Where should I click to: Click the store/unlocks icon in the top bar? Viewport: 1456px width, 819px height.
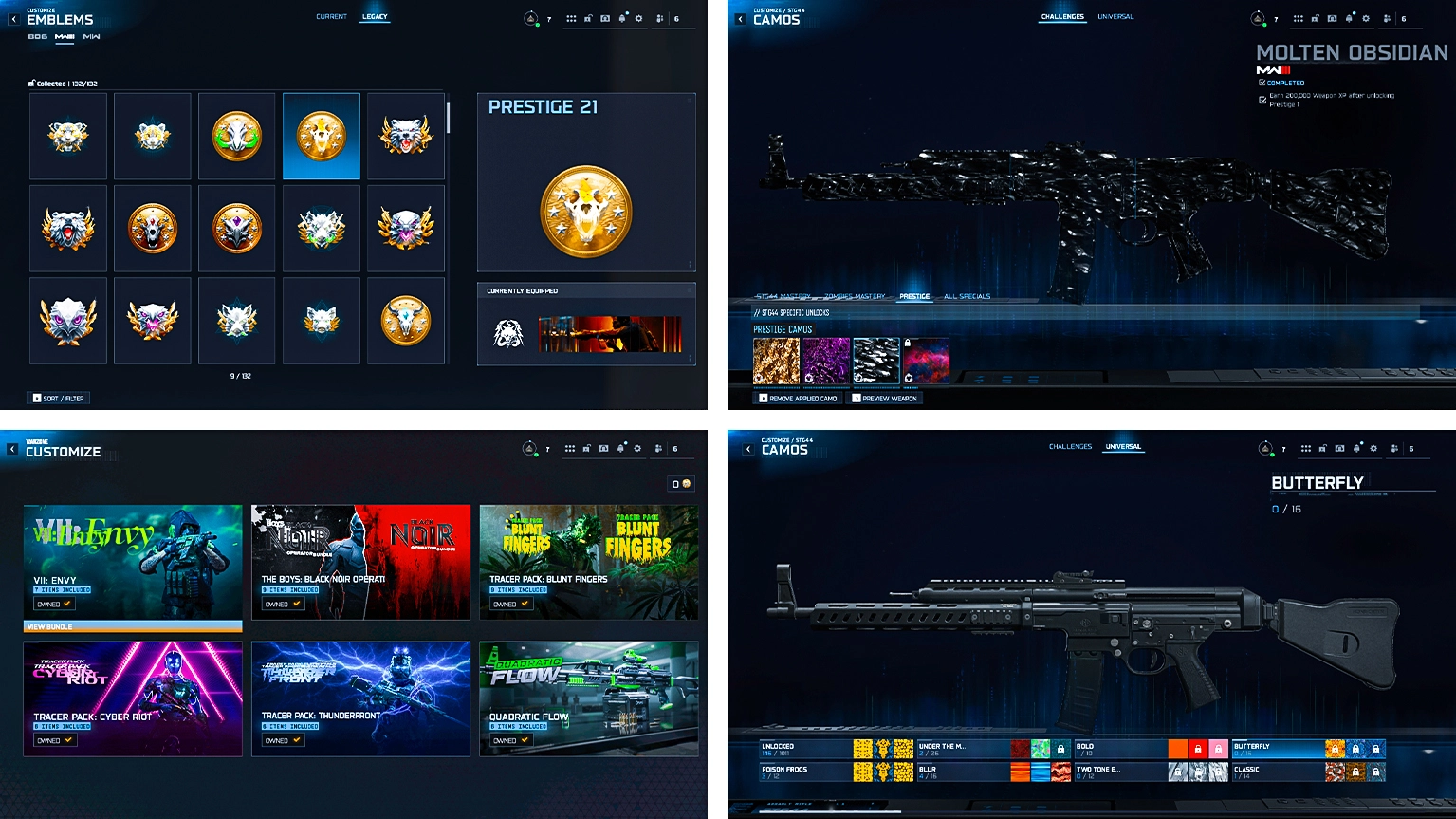[586, 17]
